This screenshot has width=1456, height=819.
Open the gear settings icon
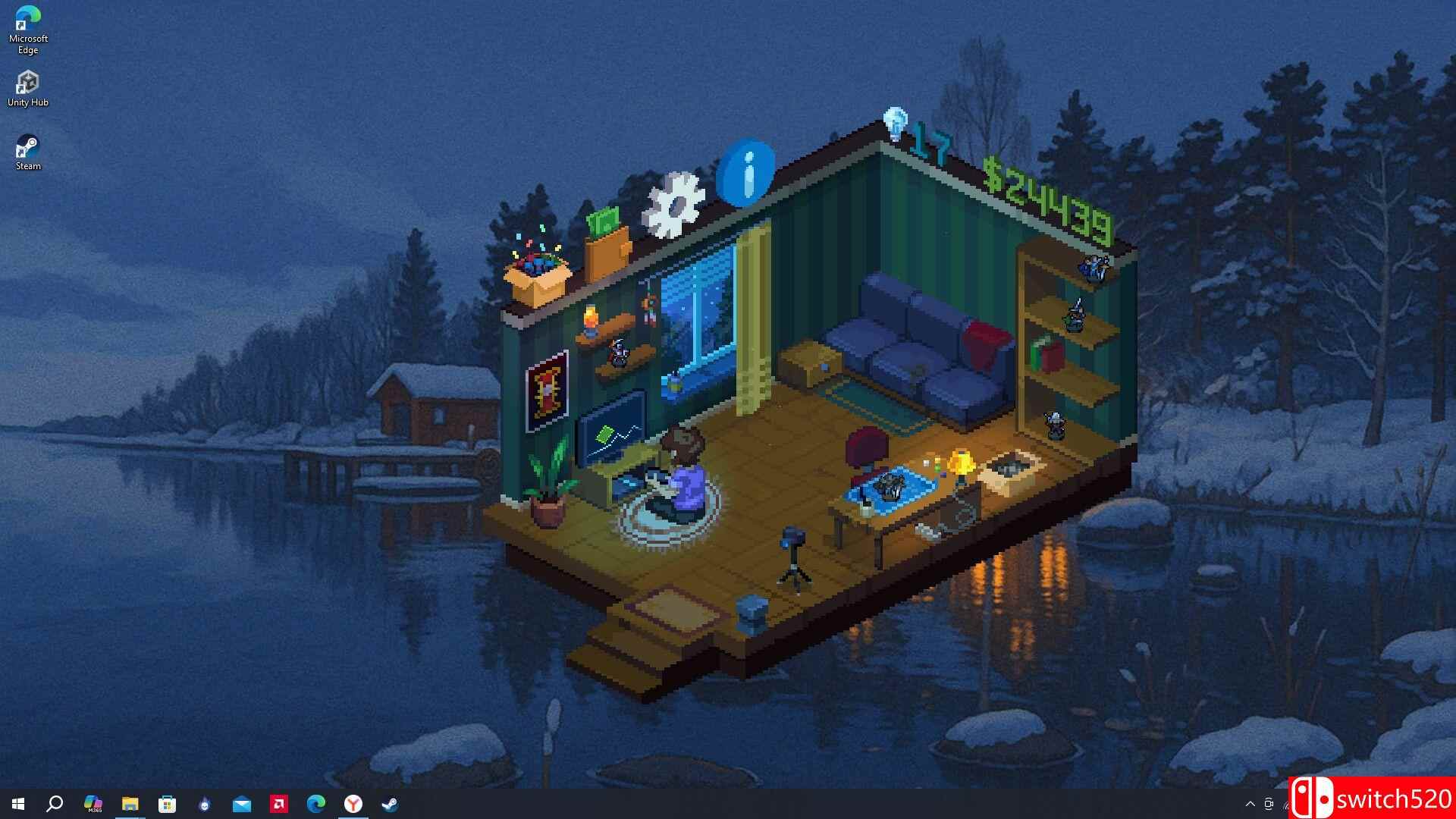(673, 205)
